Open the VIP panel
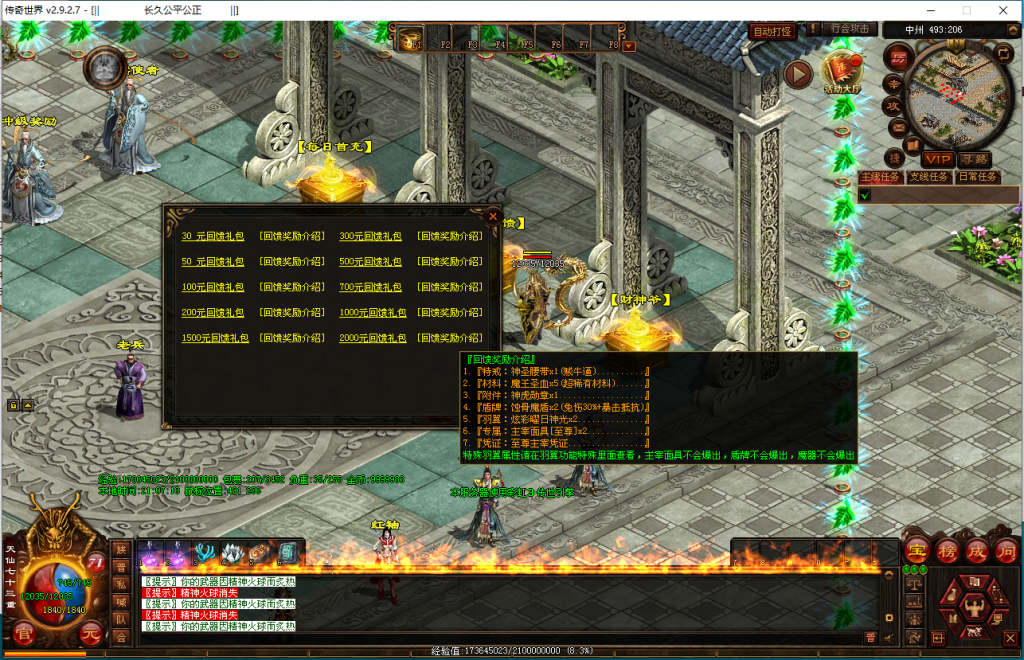Image resolution: width=1024 pixels, height=660 pixels. tap(937, 159)
